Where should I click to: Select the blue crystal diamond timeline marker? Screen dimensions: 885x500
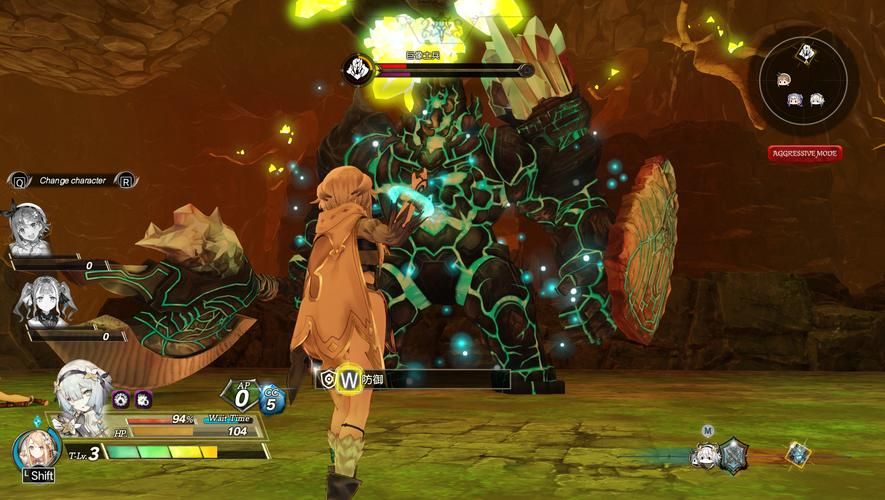tap(797, 455)
